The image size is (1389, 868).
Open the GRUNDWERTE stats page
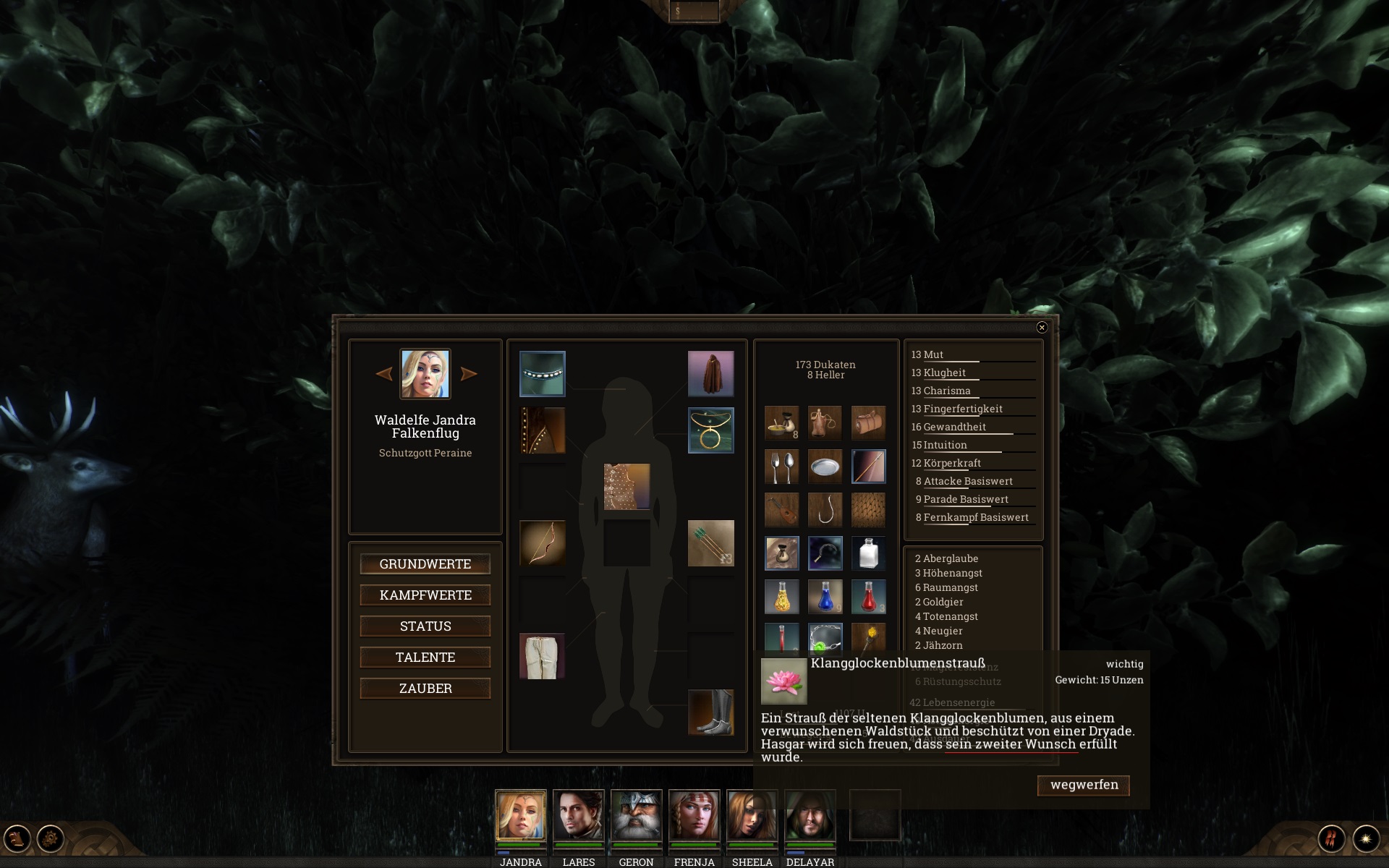click(x=425, y=564)
